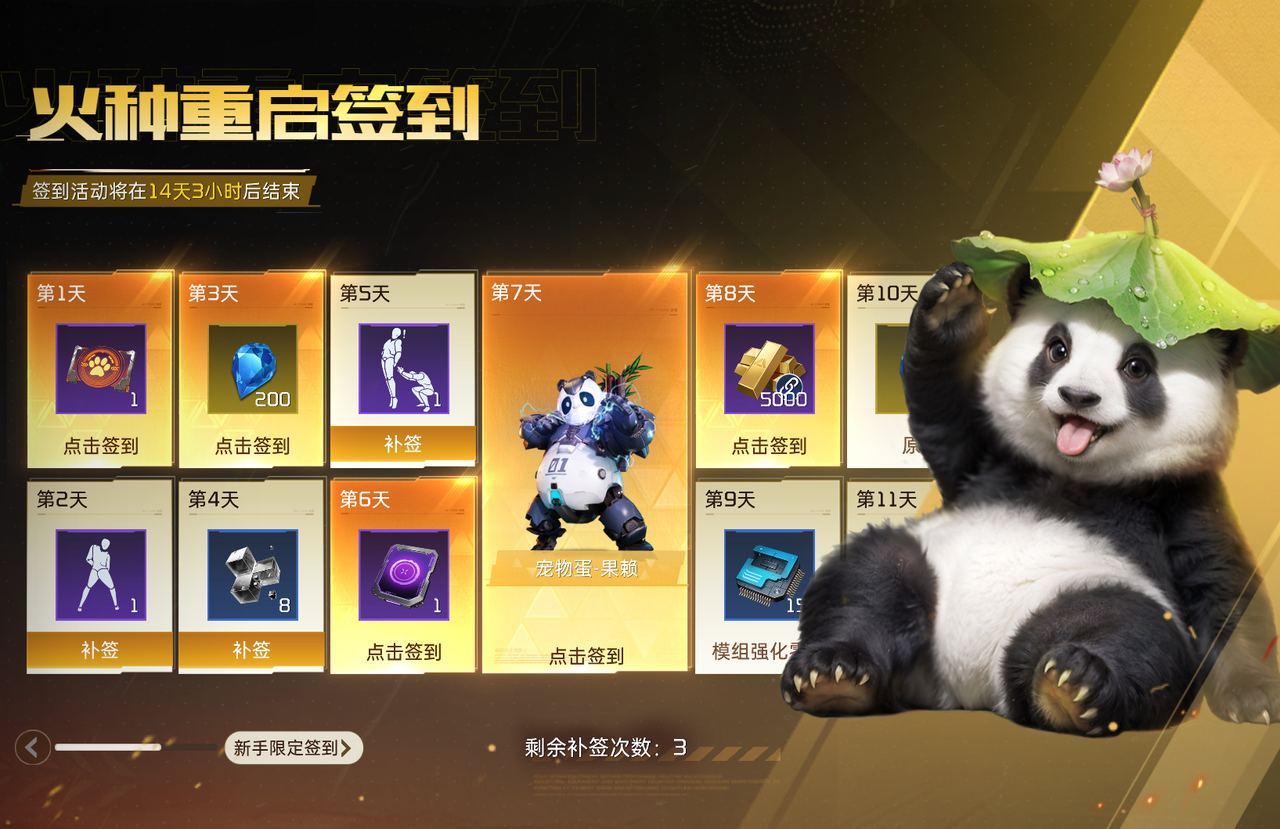
Task: Click the module enhancement chip icon on Day 9
Action: point(767,575)
